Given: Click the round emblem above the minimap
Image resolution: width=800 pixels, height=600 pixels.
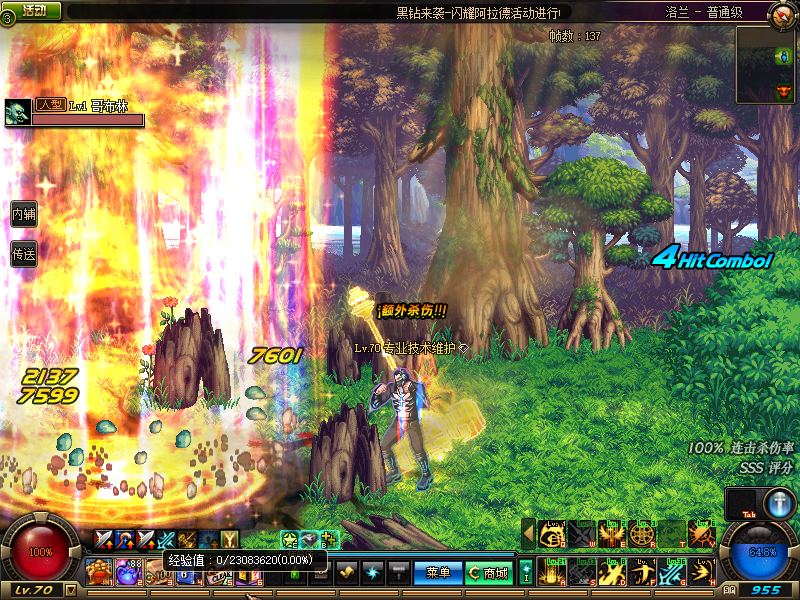Looking at the screenshot, I should click(781, 14).
